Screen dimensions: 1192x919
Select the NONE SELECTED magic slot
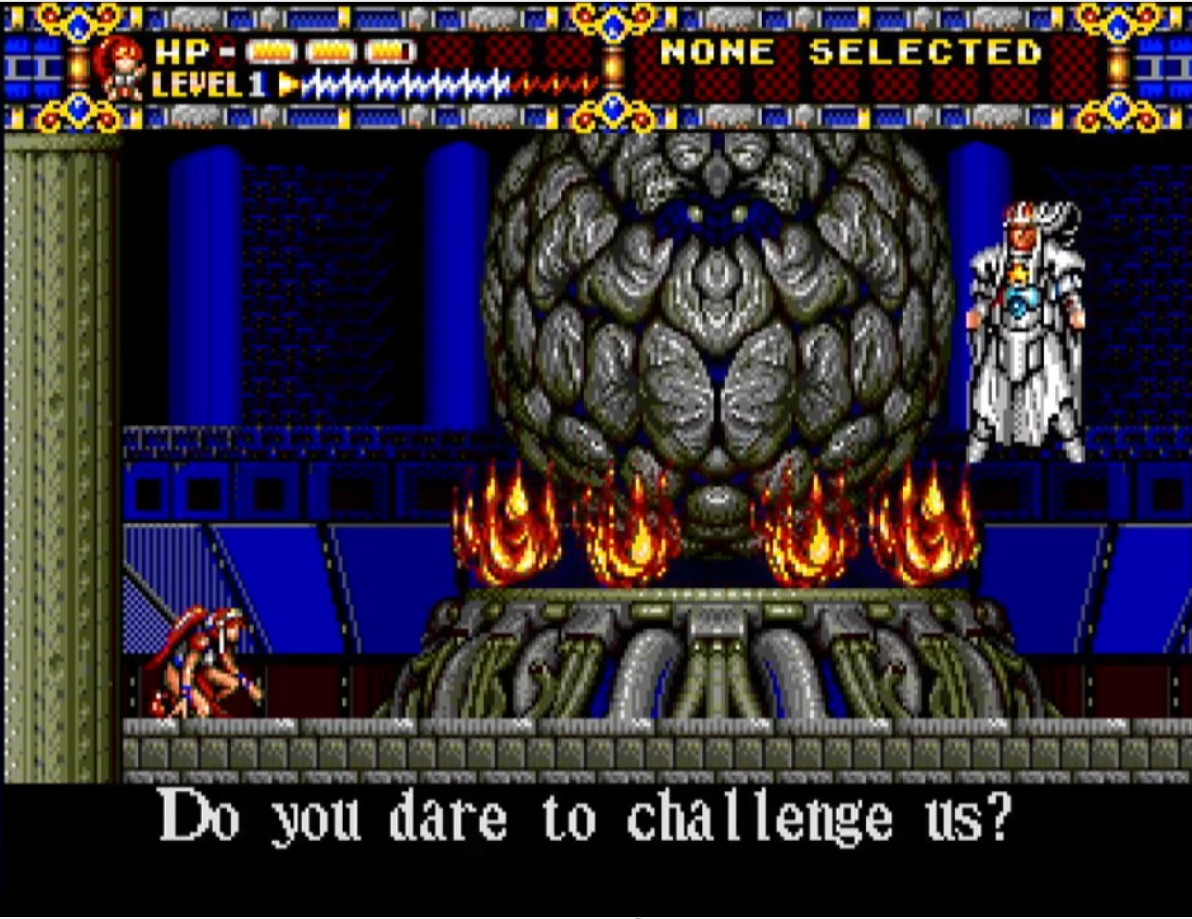pos(851,52)
